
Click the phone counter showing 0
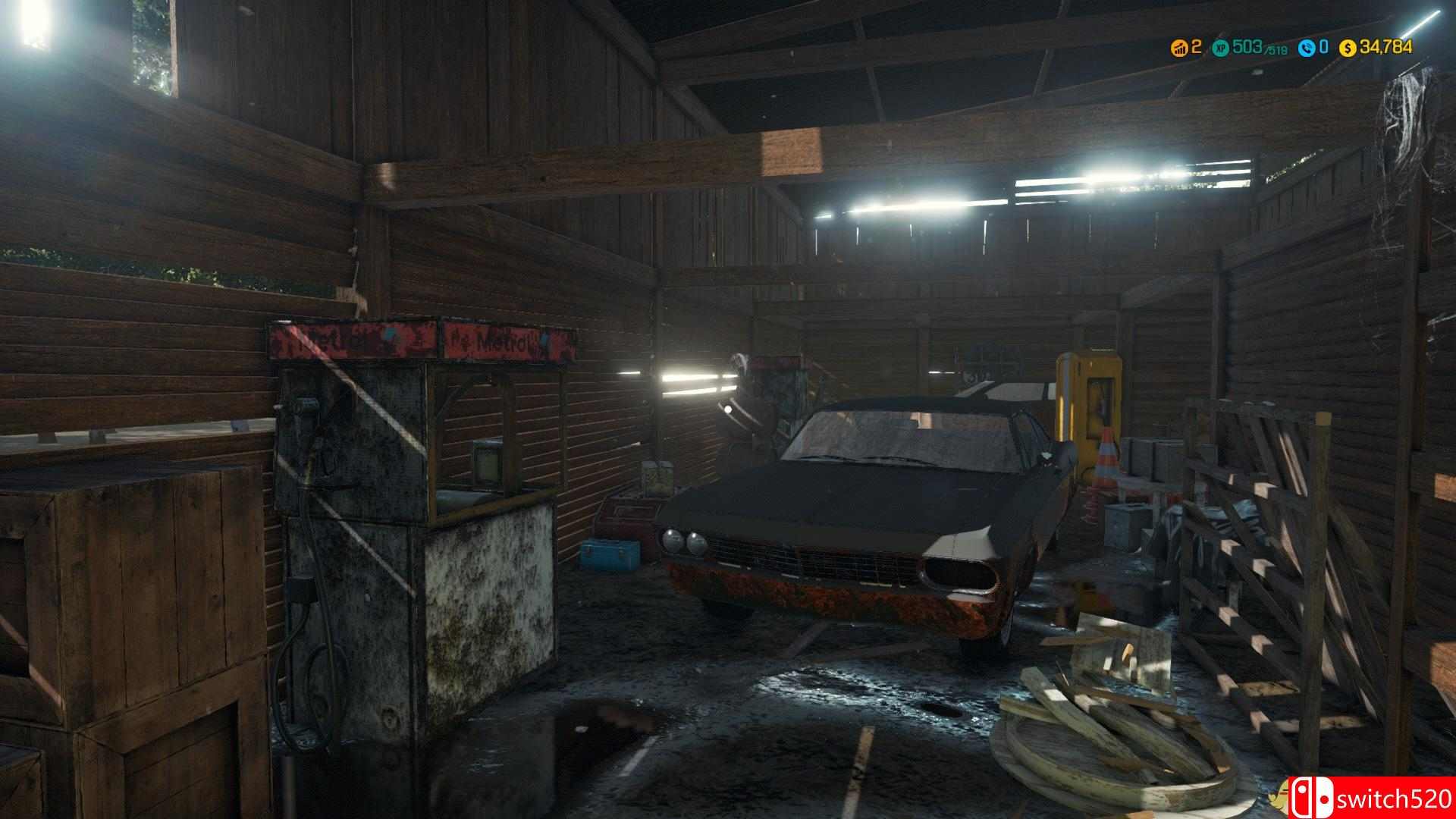click(x=1323, y=48)
